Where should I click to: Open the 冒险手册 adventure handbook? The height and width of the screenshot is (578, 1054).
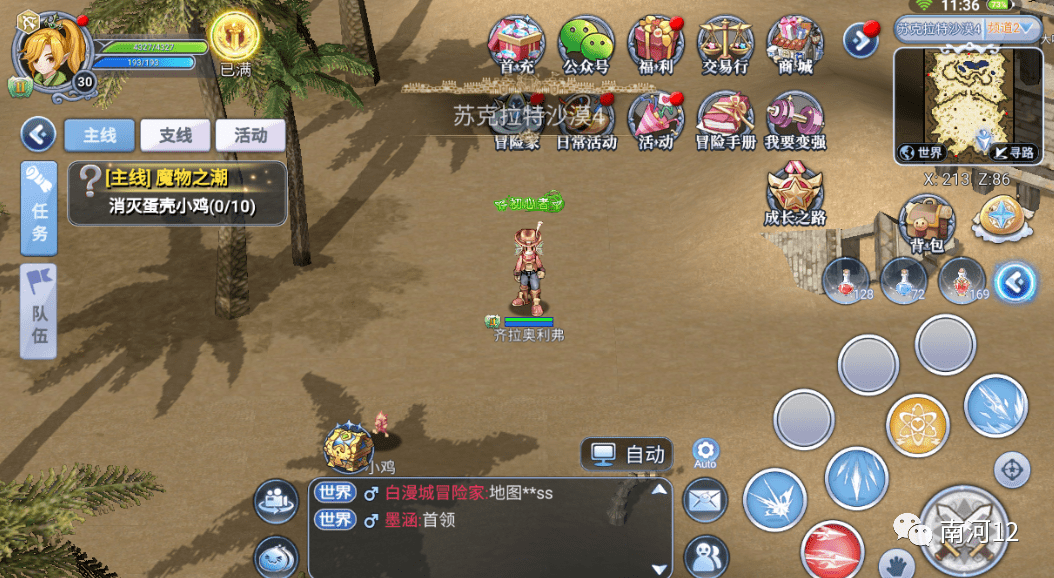point(725,120)
